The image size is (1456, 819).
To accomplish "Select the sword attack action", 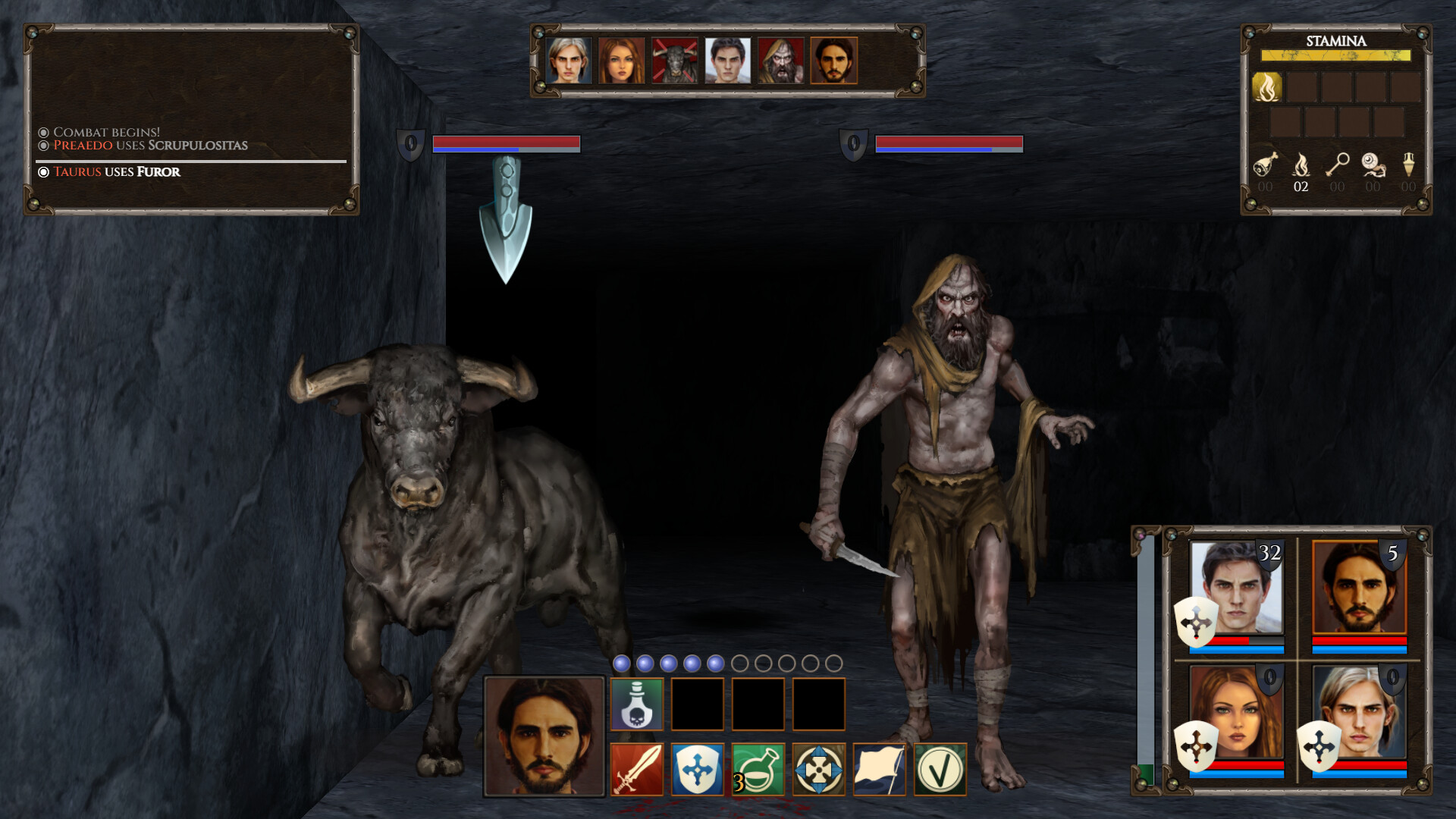I will (x=639, y=770).
